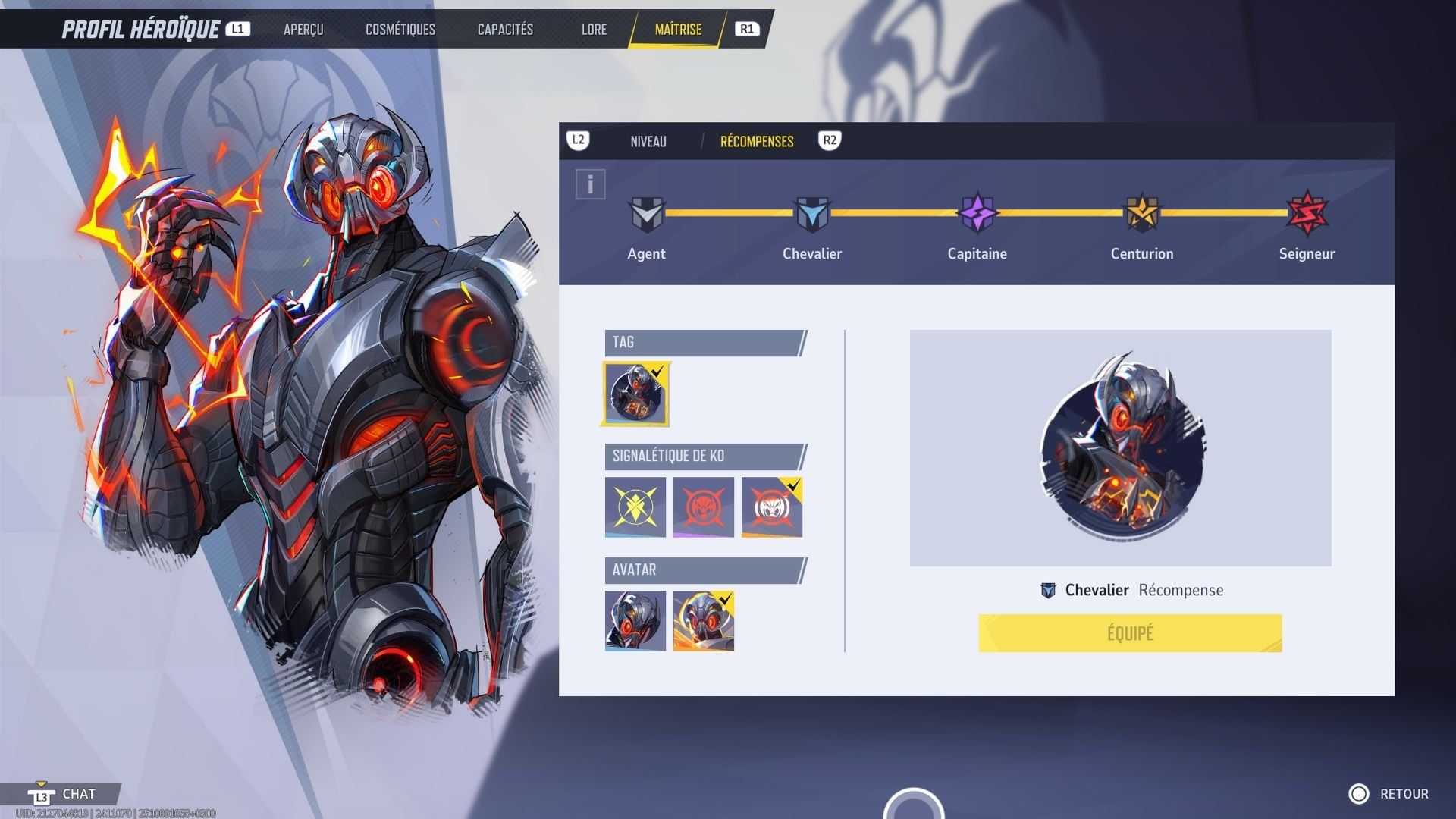Image resolution: width=1456 pixels, height=819 pixels.
Task: Select the red Seigneur rank badge
Action: 1307,213
